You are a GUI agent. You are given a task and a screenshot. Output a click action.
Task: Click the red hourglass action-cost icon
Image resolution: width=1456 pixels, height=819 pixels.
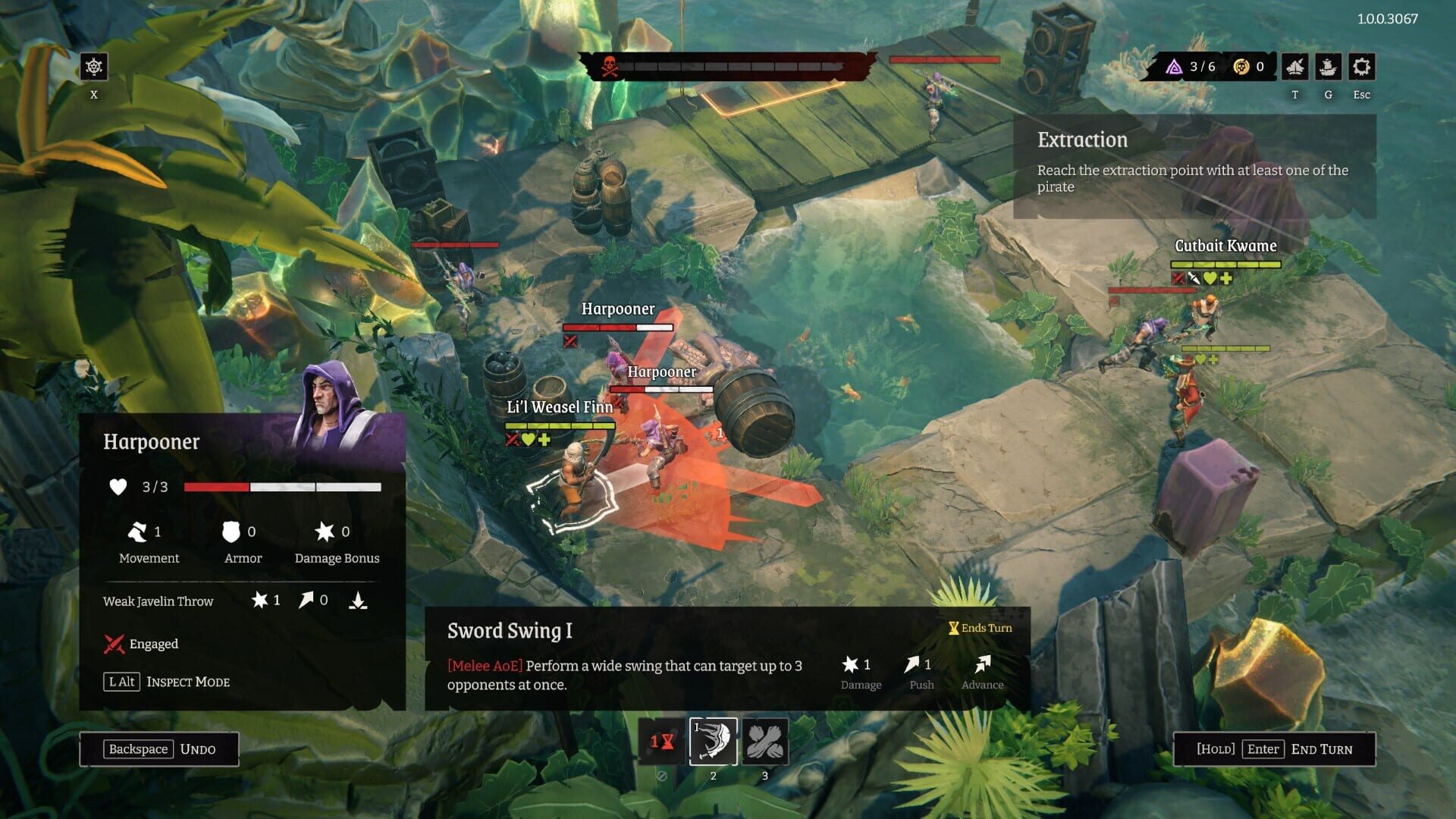tap(661, 742)
